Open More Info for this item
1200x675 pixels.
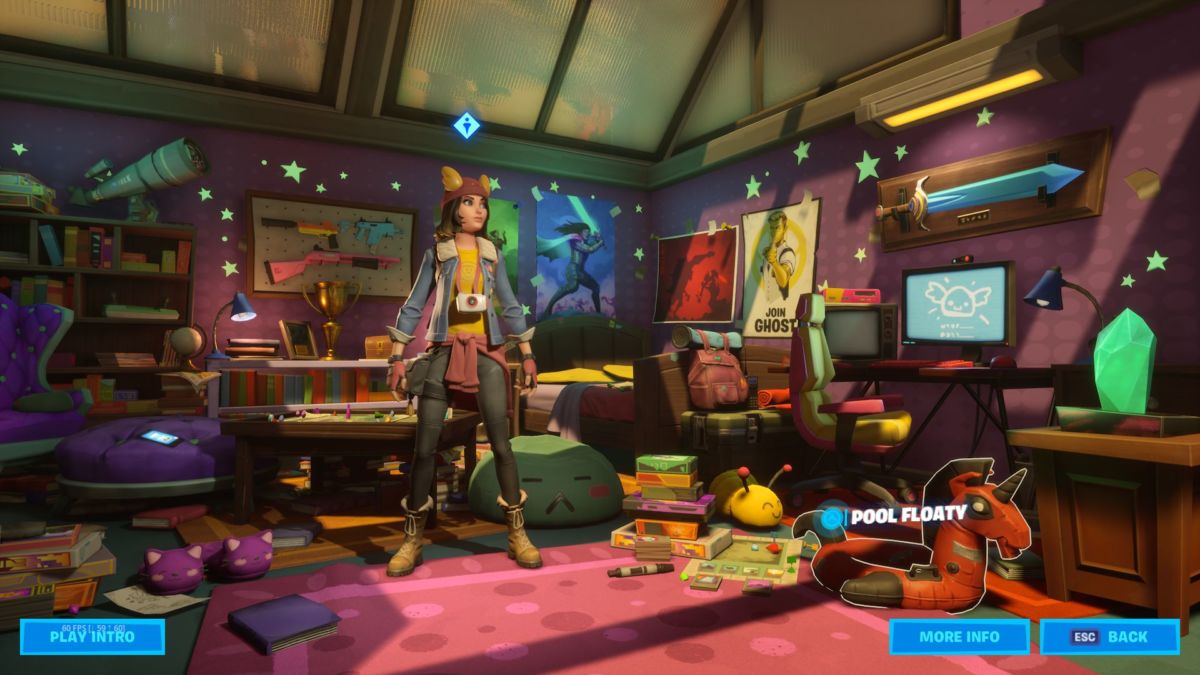tap(959, 637)
